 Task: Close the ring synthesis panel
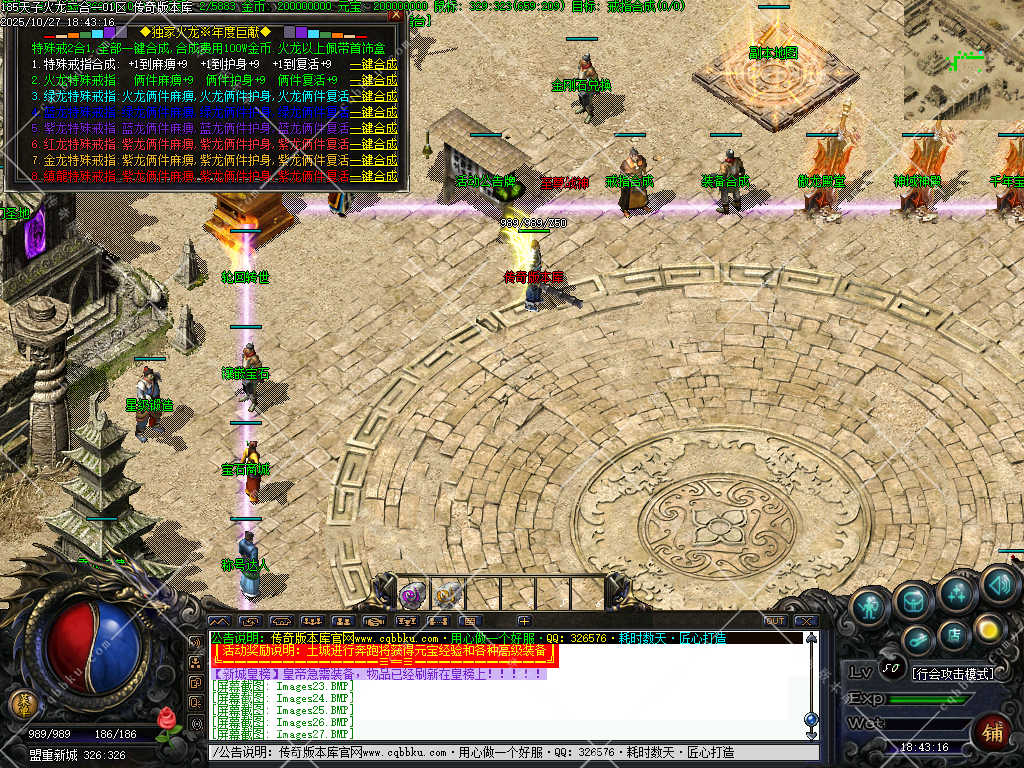pos(396,15)
